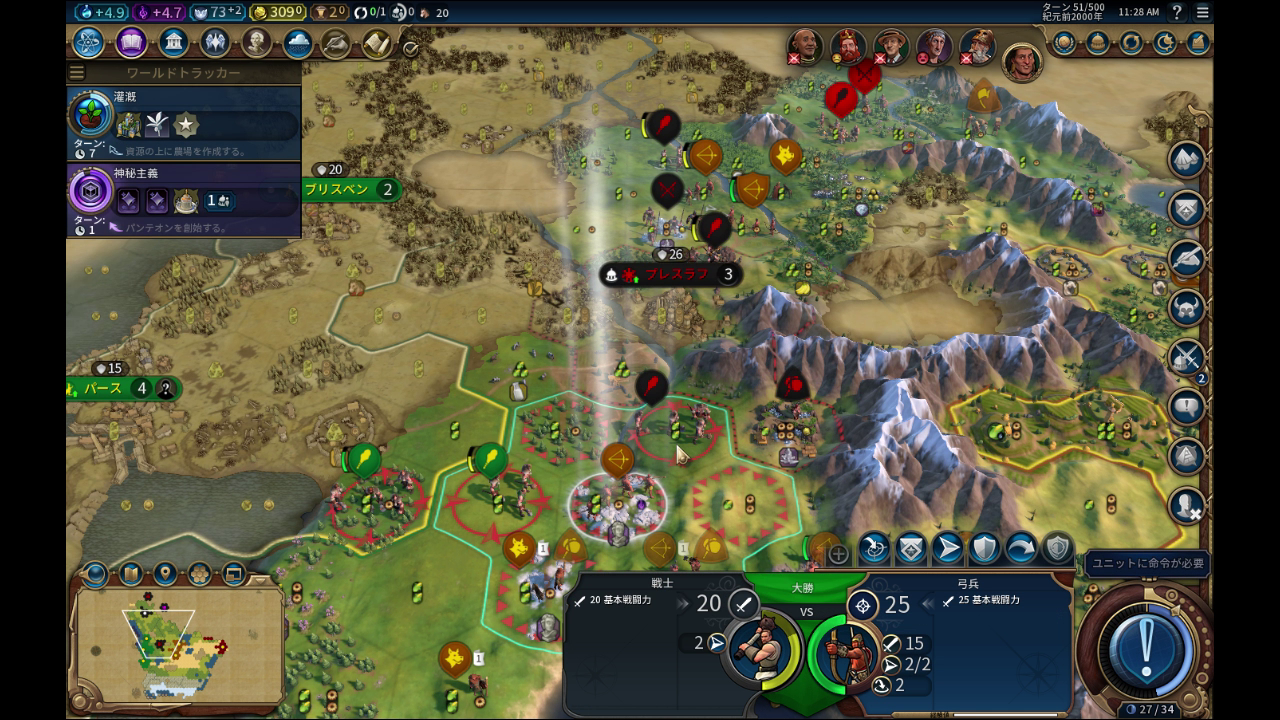1280x720 pixels.
Task: Fortify the unit with the shield action
Action: click(984, 548)
